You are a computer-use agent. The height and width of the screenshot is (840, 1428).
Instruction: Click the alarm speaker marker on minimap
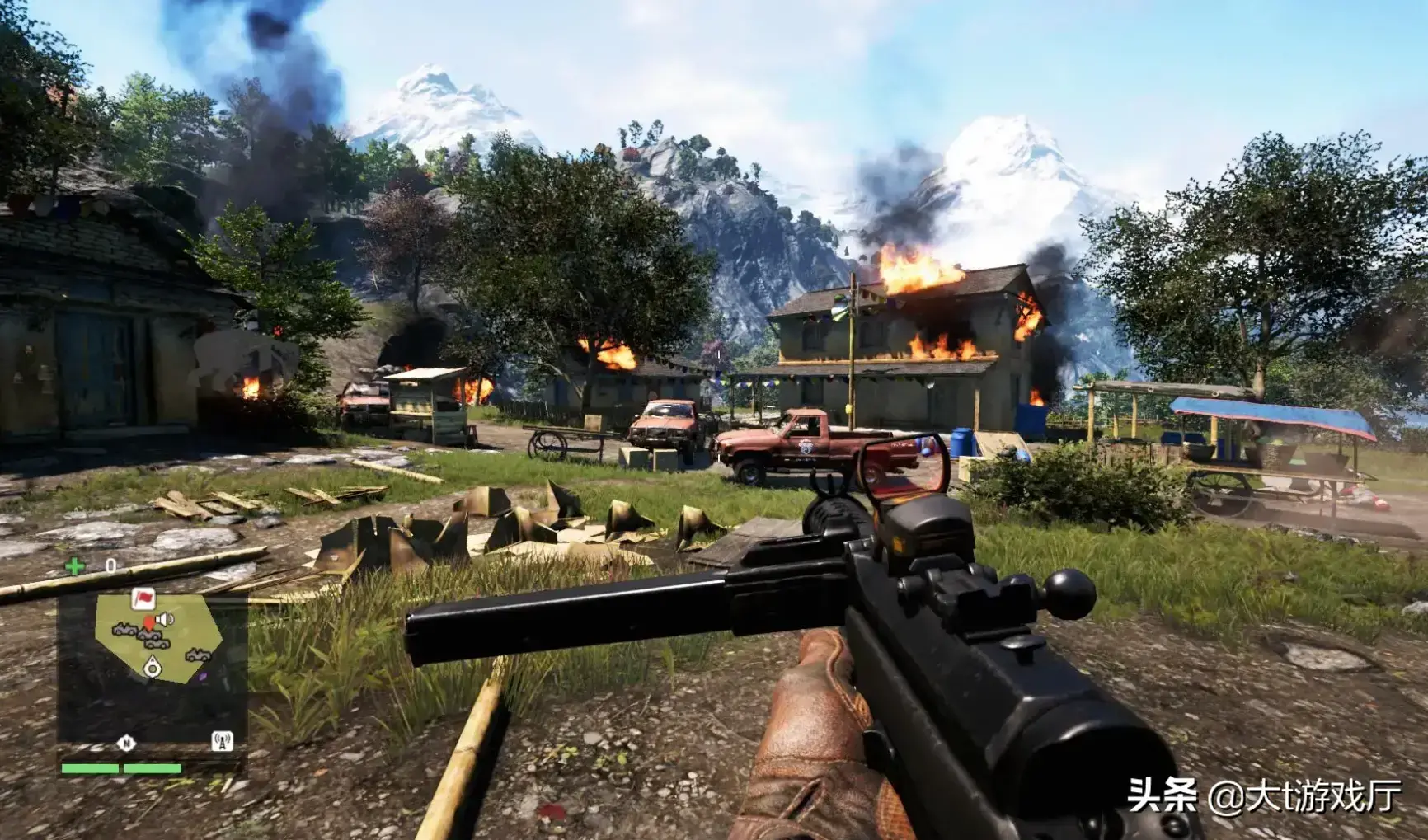coord(165,619)
